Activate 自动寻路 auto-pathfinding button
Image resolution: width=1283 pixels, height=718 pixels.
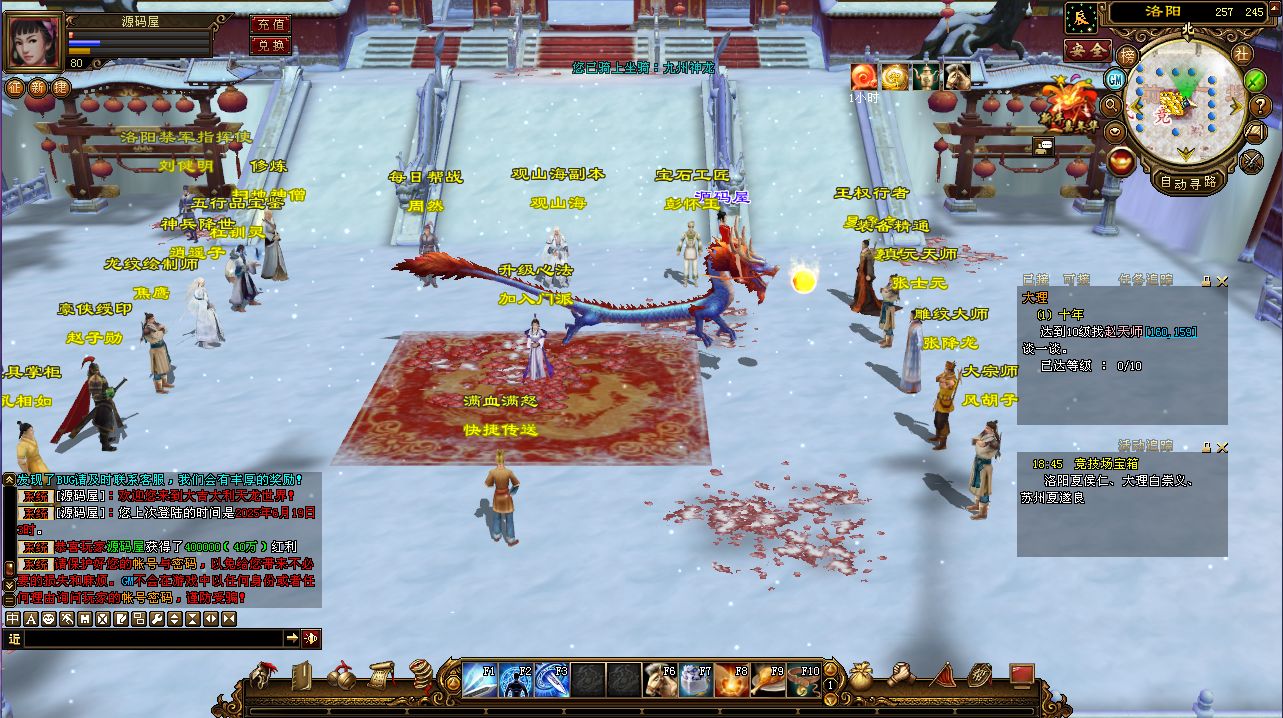pyautogui.click(x=1188, y=182)
